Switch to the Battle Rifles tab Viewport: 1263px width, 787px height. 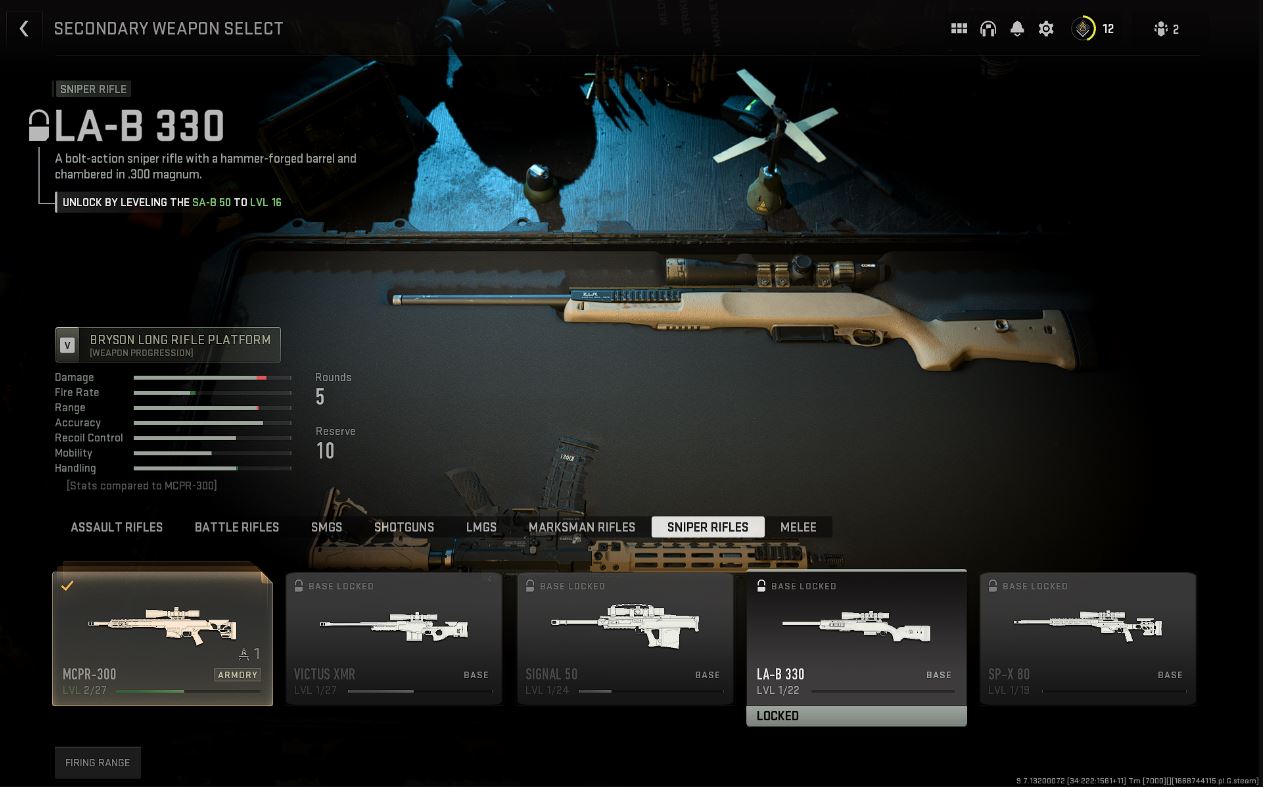(236, 527)
